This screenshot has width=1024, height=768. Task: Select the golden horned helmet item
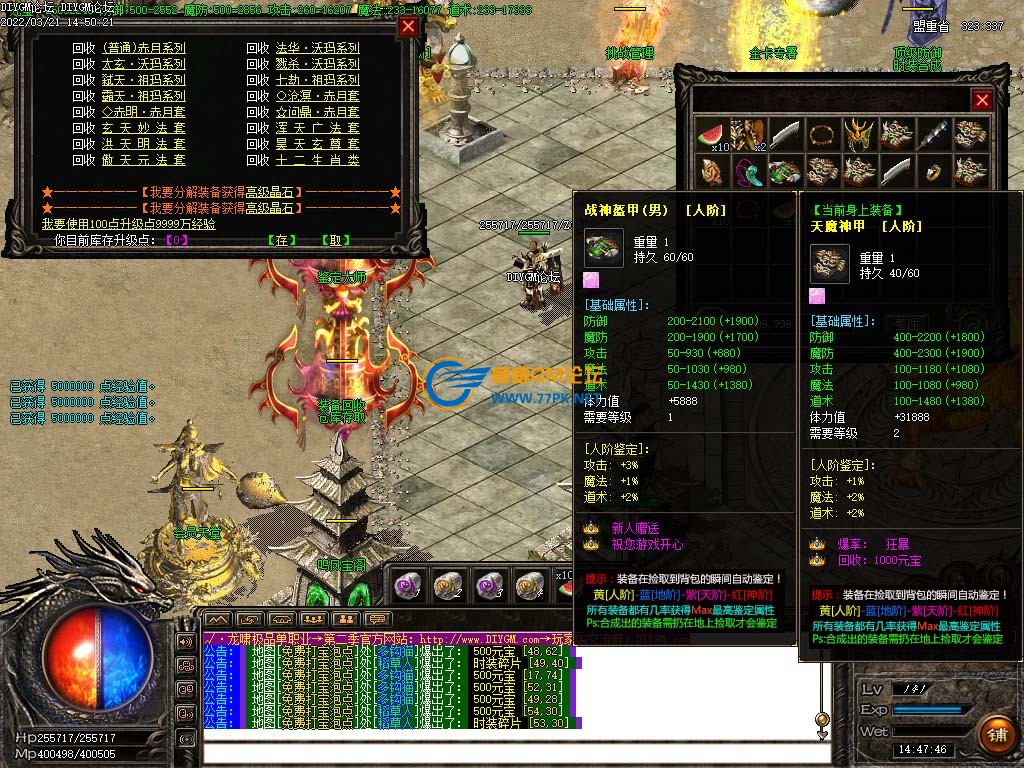point(857,134)
